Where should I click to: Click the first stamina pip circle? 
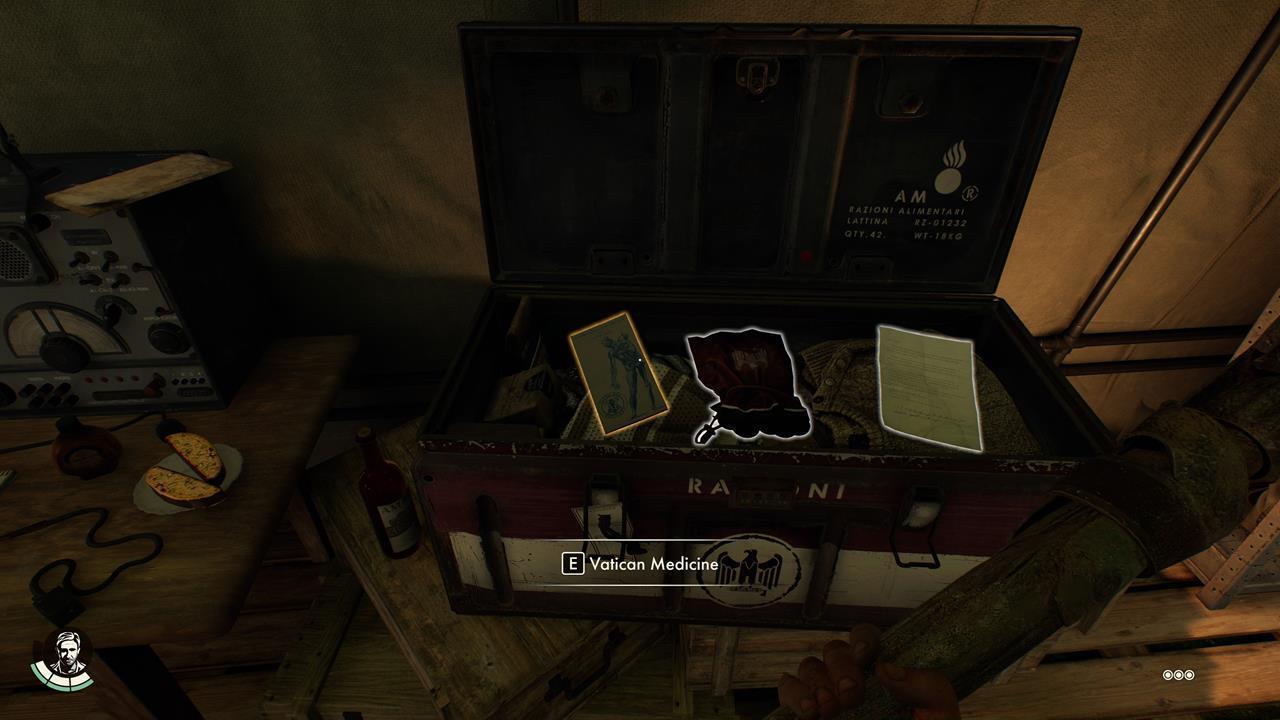click(1168, 676)
